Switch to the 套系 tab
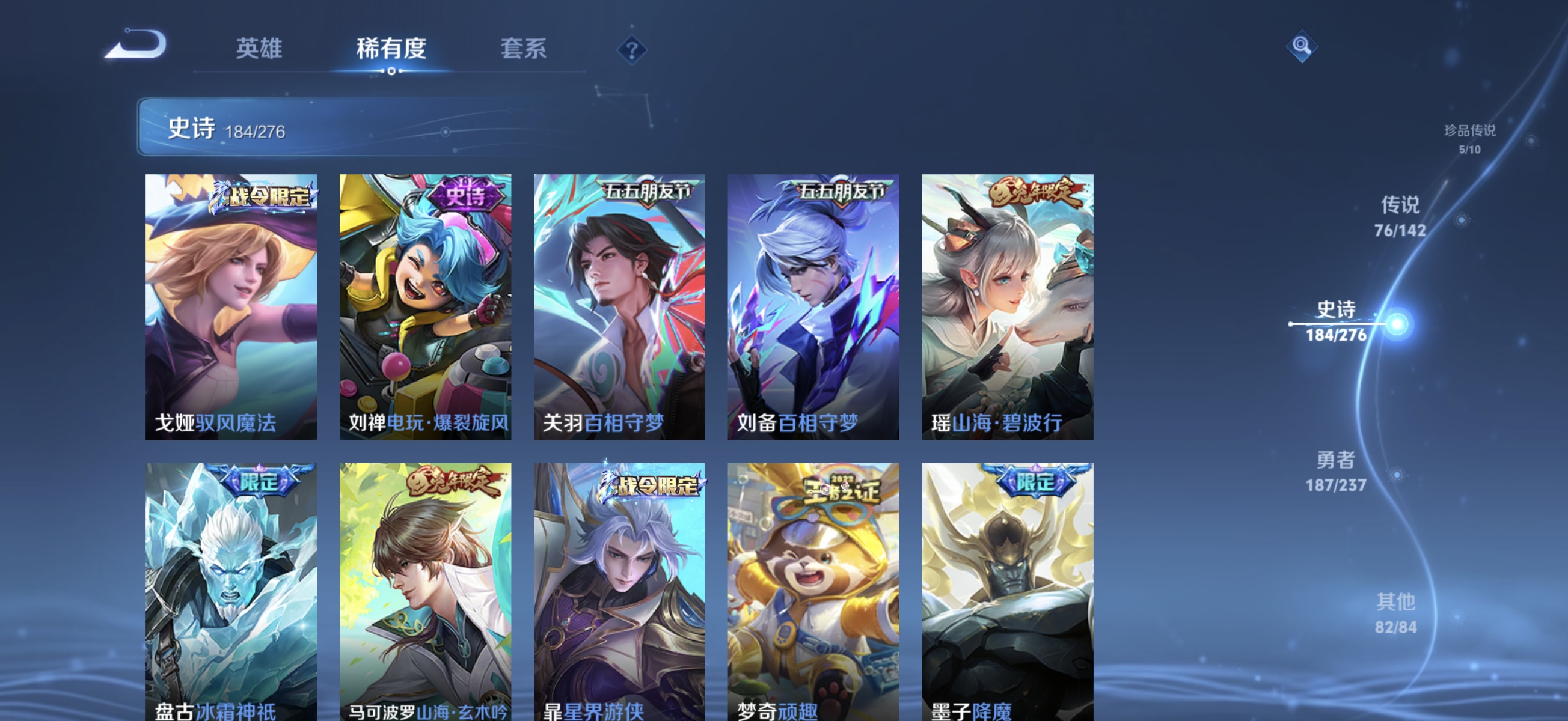Viewport: 1568px width, 721px height. click(522, 50)
